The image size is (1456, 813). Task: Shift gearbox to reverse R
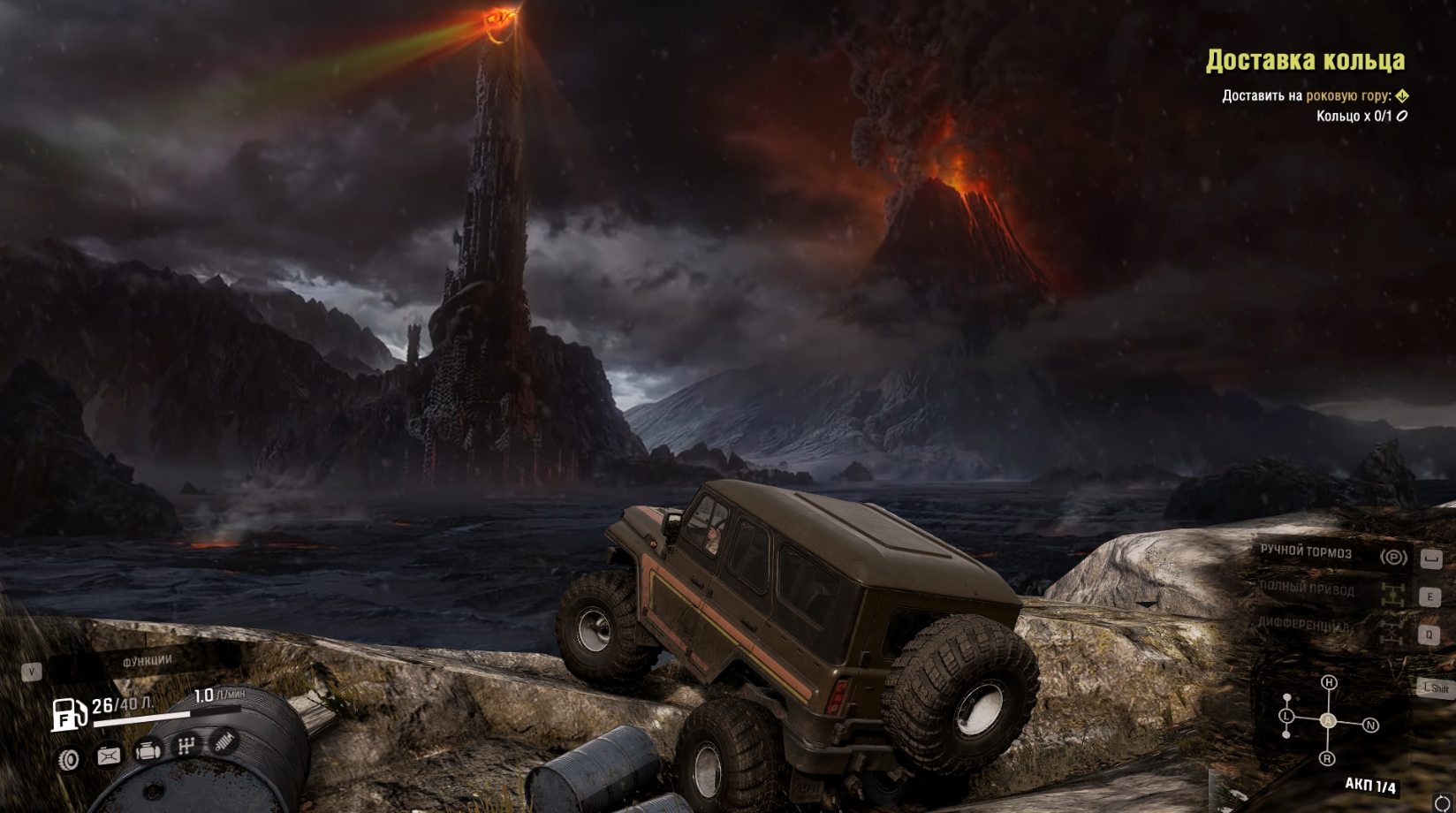coord(1327,758)
